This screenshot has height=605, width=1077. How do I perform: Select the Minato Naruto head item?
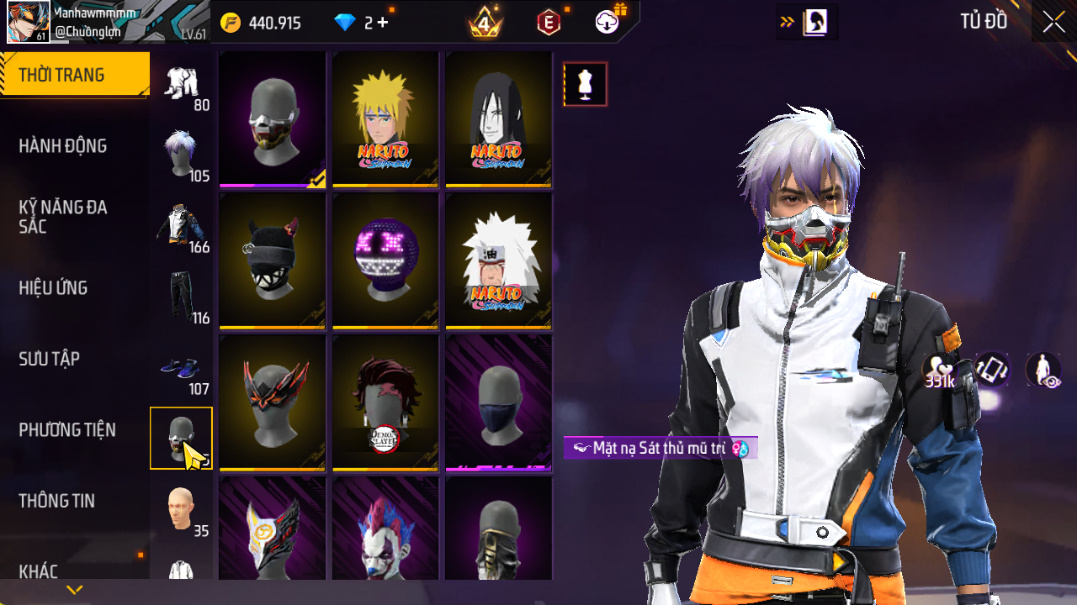click(385, 118)
